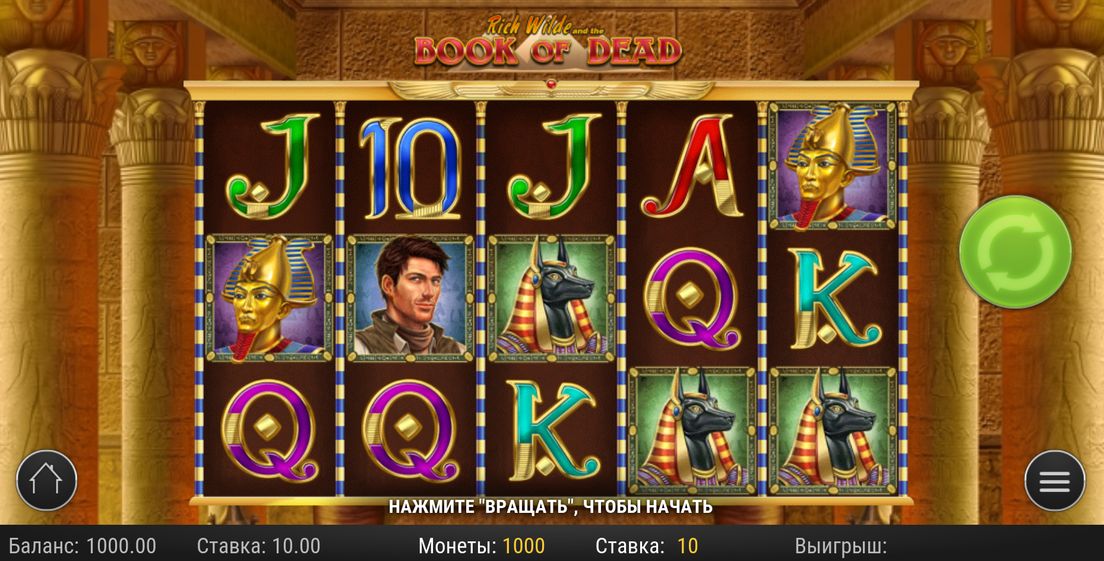Go to the home lobby
This screenshot has width=1104, height=561.
[x=46, y=480]
